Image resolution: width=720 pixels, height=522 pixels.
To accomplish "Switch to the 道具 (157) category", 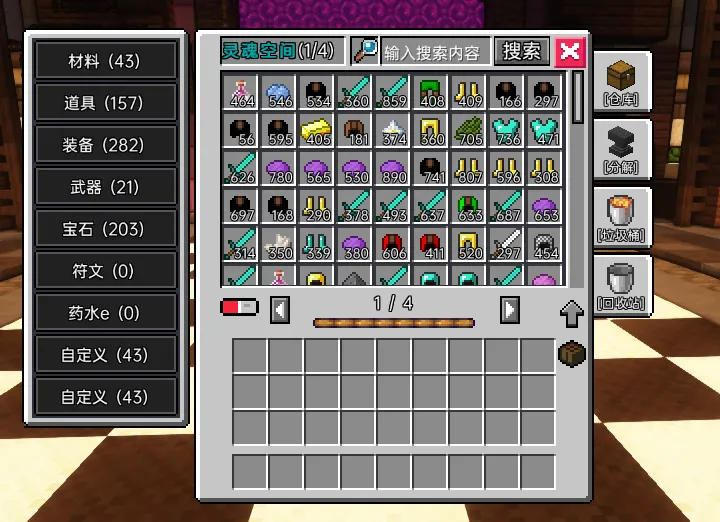I will pos(104,103).
